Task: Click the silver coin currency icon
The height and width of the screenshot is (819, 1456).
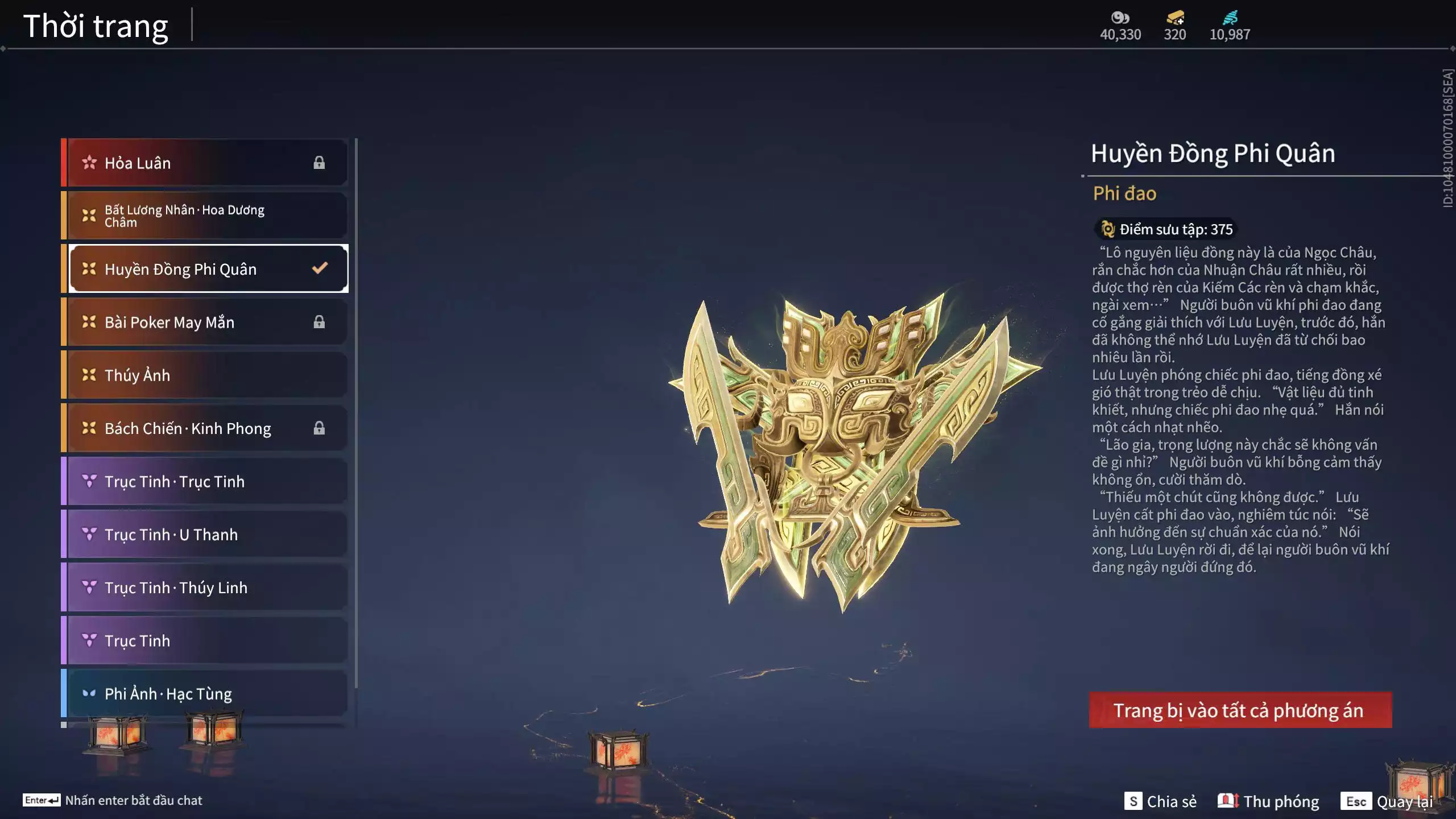Action: [x=1120, y=18]
